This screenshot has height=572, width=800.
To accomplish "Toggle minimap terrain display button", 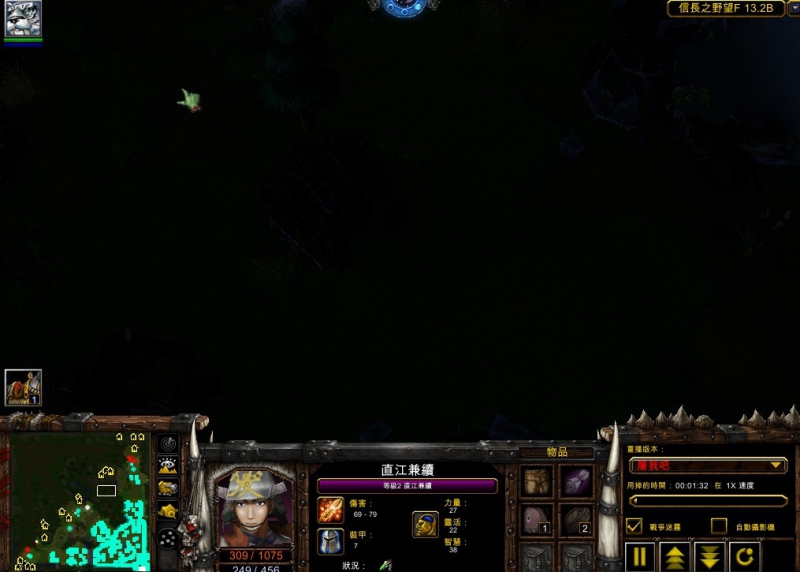I will pos(168,465).
